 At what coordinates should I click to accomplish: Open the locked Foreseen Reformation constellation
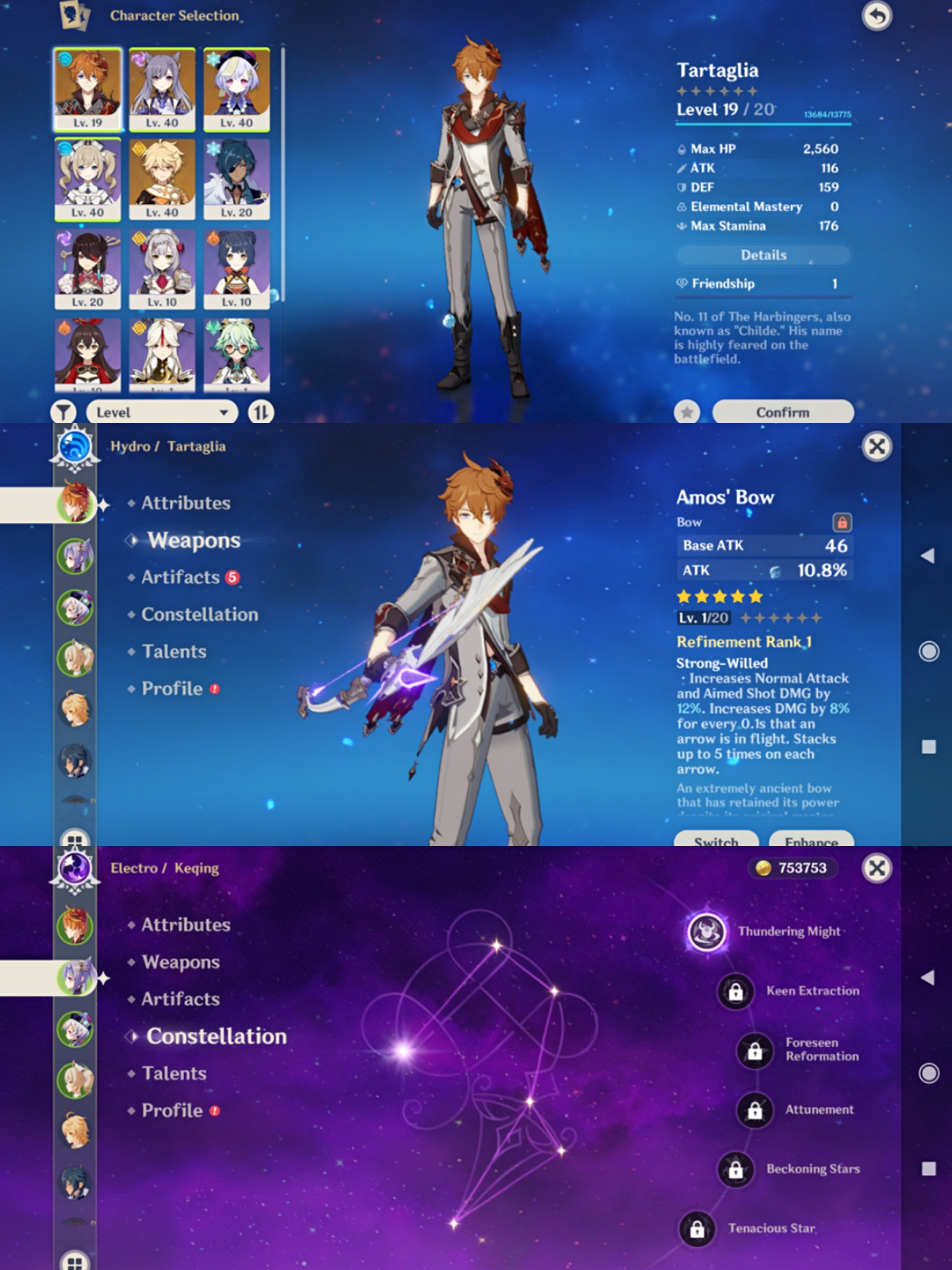755,1050
